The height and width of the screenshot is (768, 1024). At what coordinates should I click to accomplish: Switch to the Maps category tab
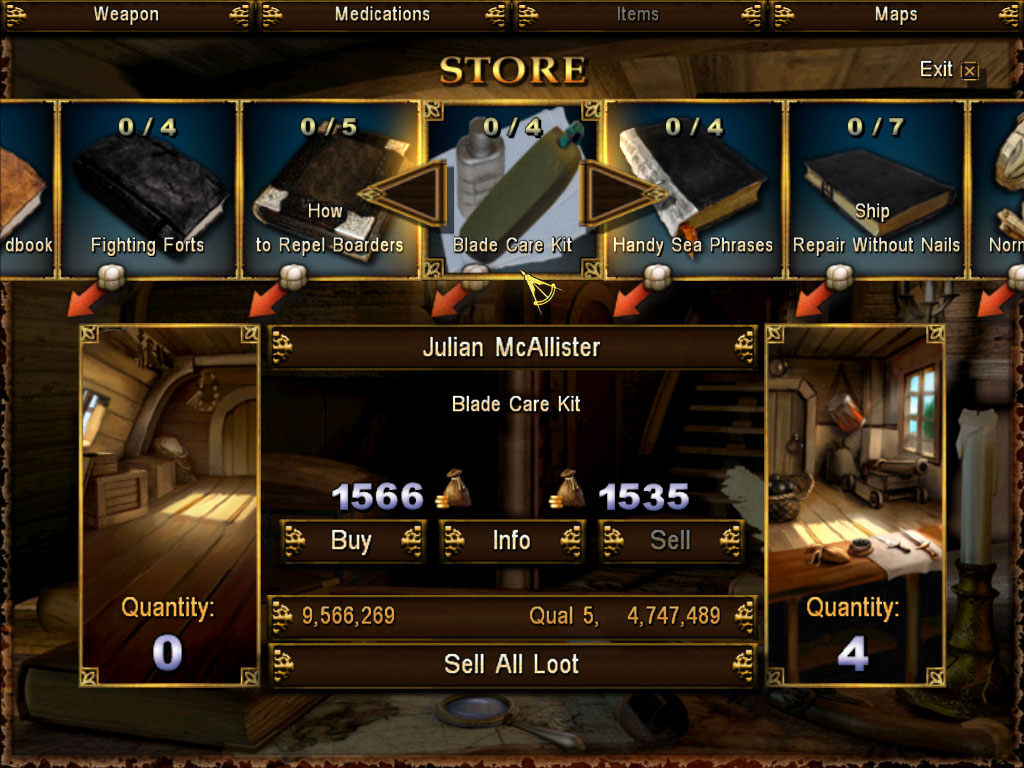tap(895, 14)
